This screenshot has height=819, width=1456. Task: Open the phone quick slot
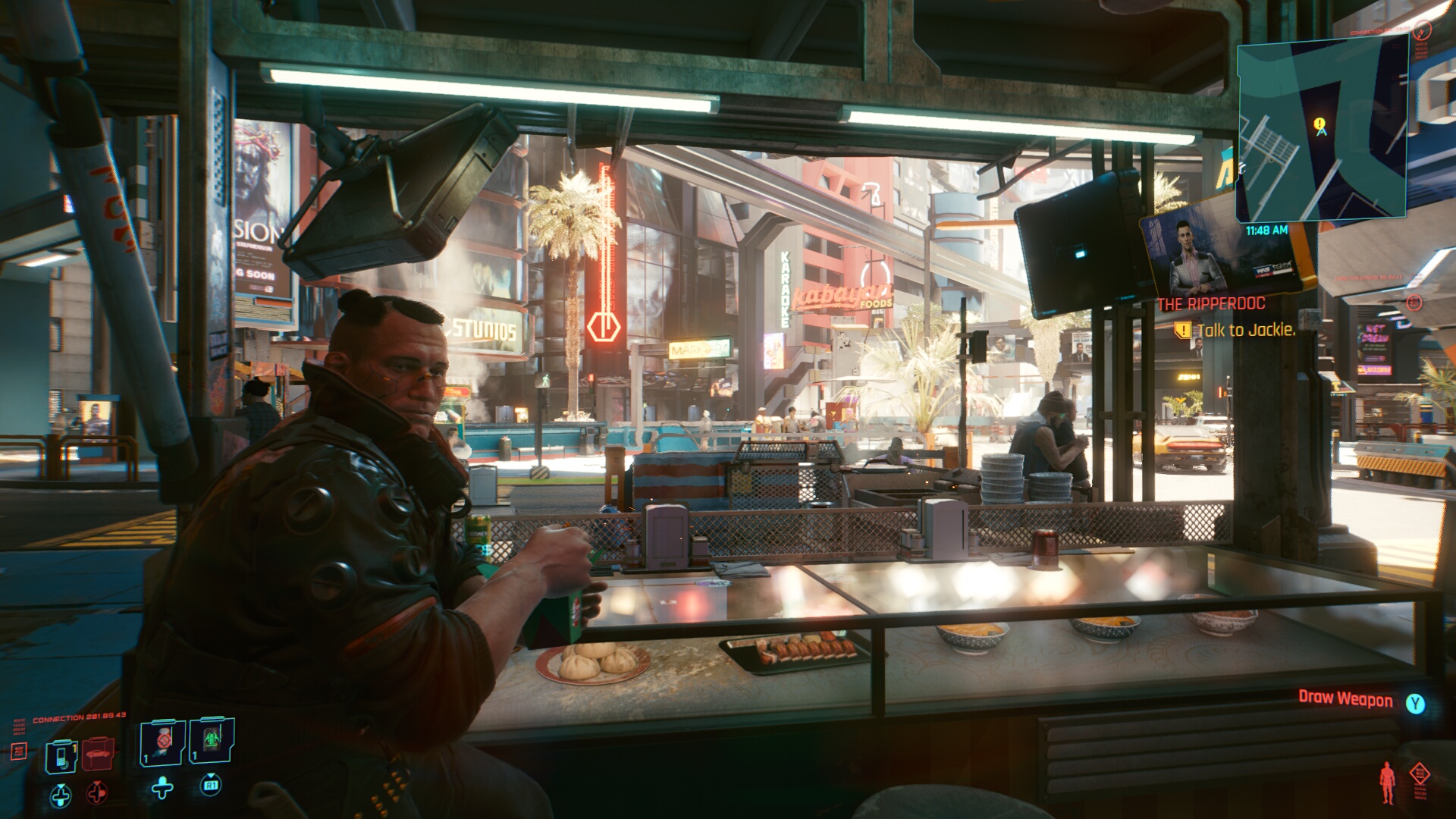[x=61, y=755]
